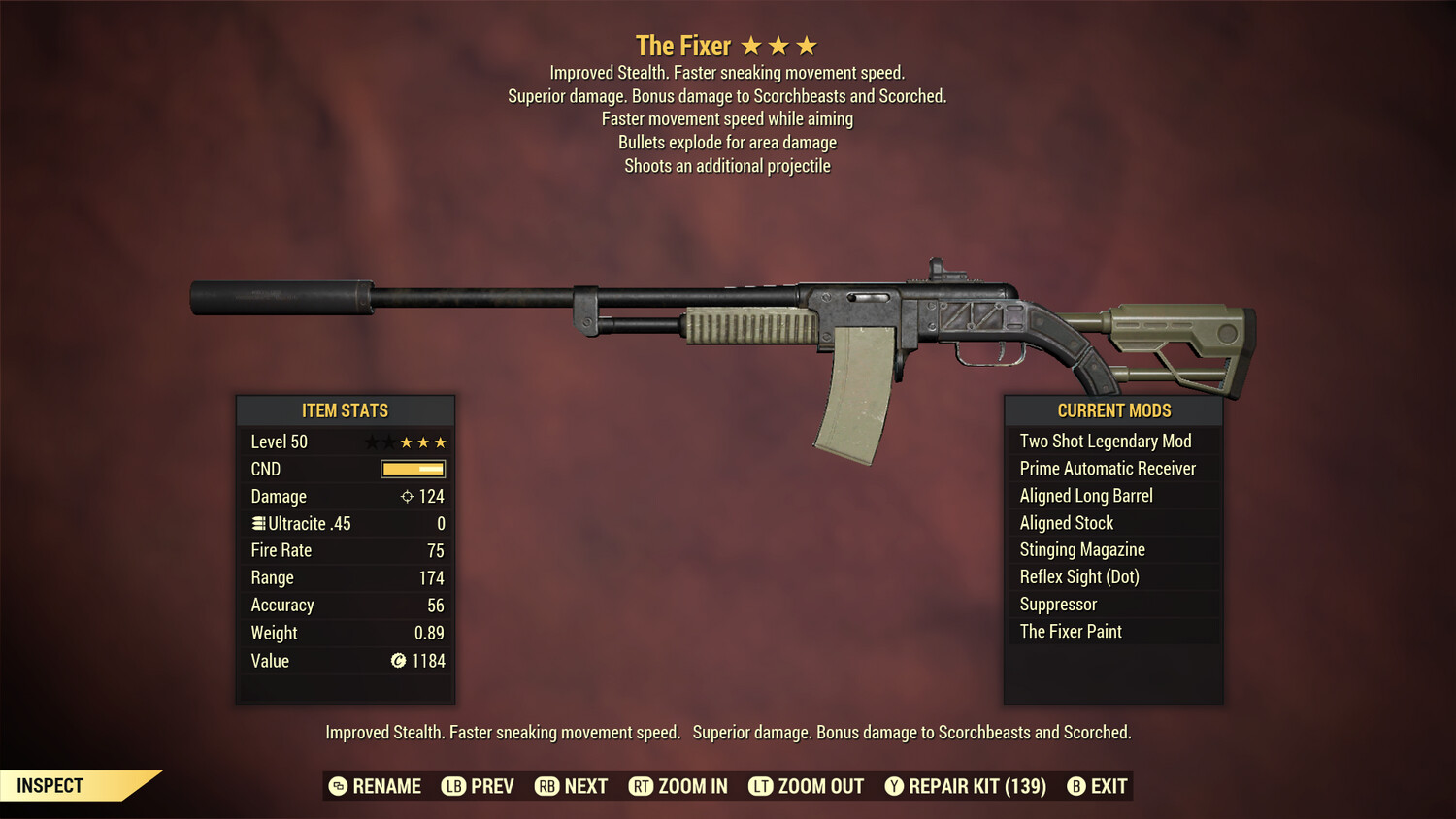The height and width of the screenshot is (819, 1456).
Task: Click the yellow CND condition bar
Action: coord(412,469)
